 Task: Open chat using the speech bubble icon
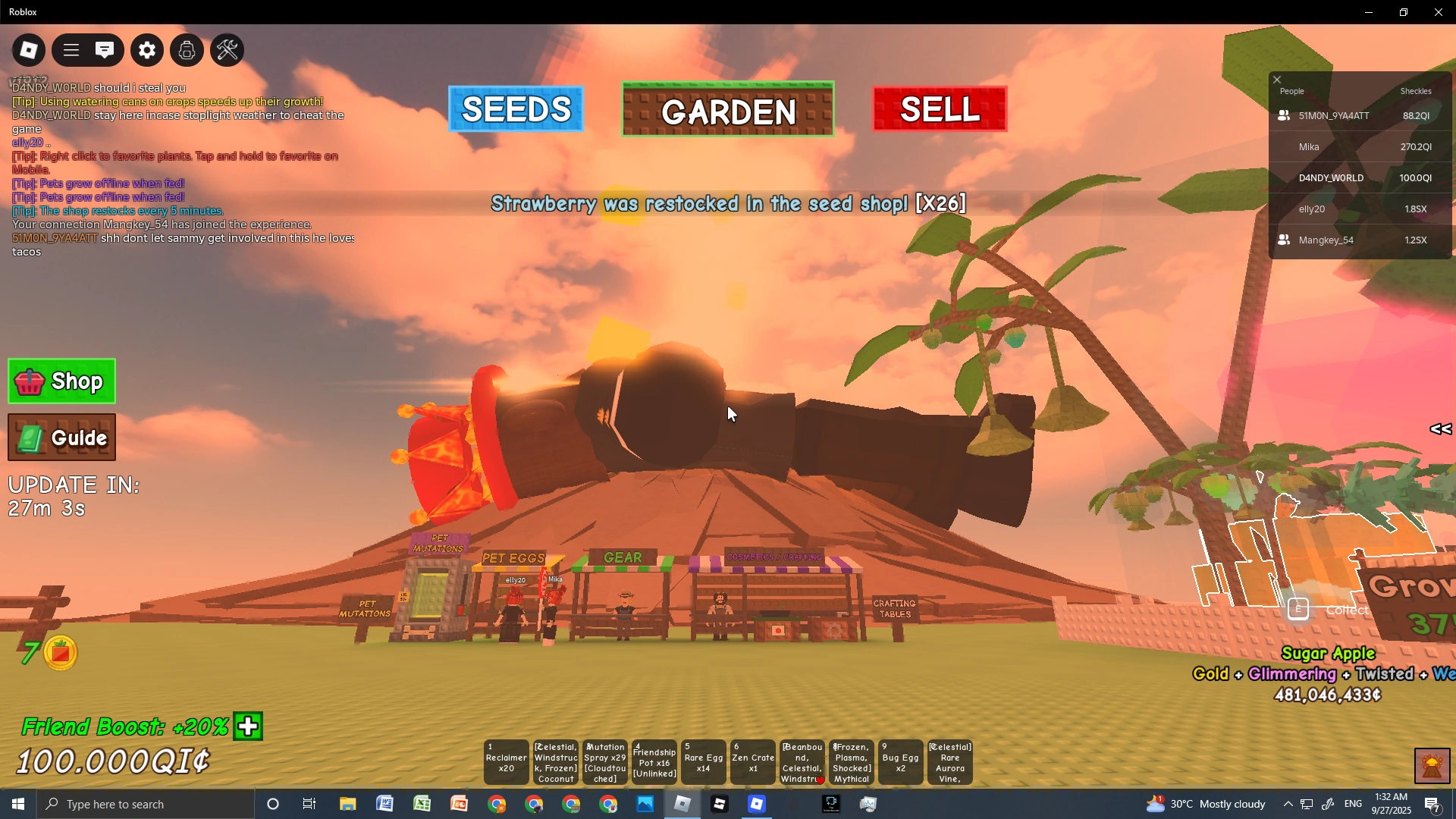(105, 49)
